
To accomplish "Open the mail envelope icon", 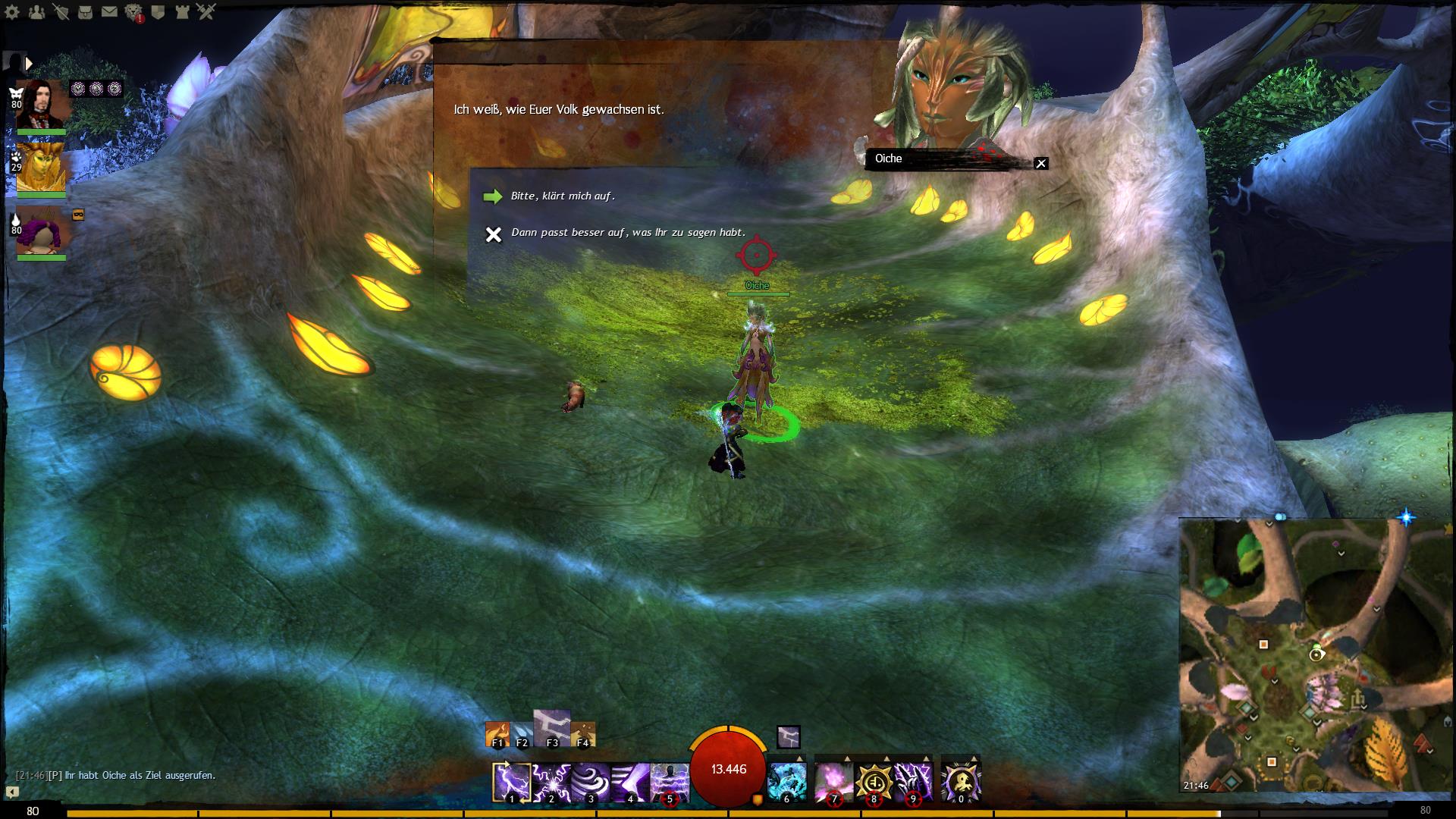I will [109, 12].
